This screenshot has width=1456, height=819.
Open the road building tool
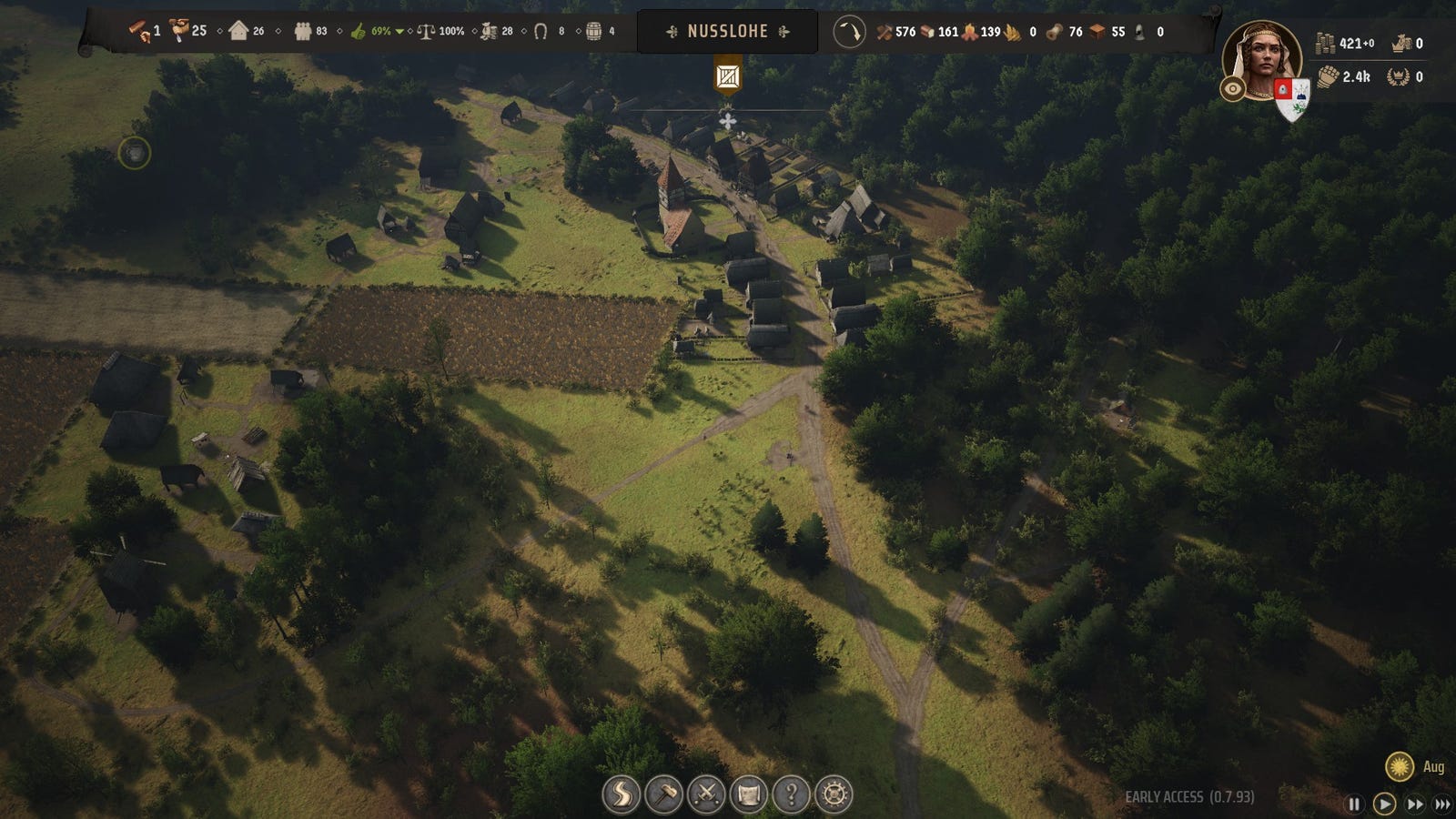pyautogui.click(x=621, y=794)
